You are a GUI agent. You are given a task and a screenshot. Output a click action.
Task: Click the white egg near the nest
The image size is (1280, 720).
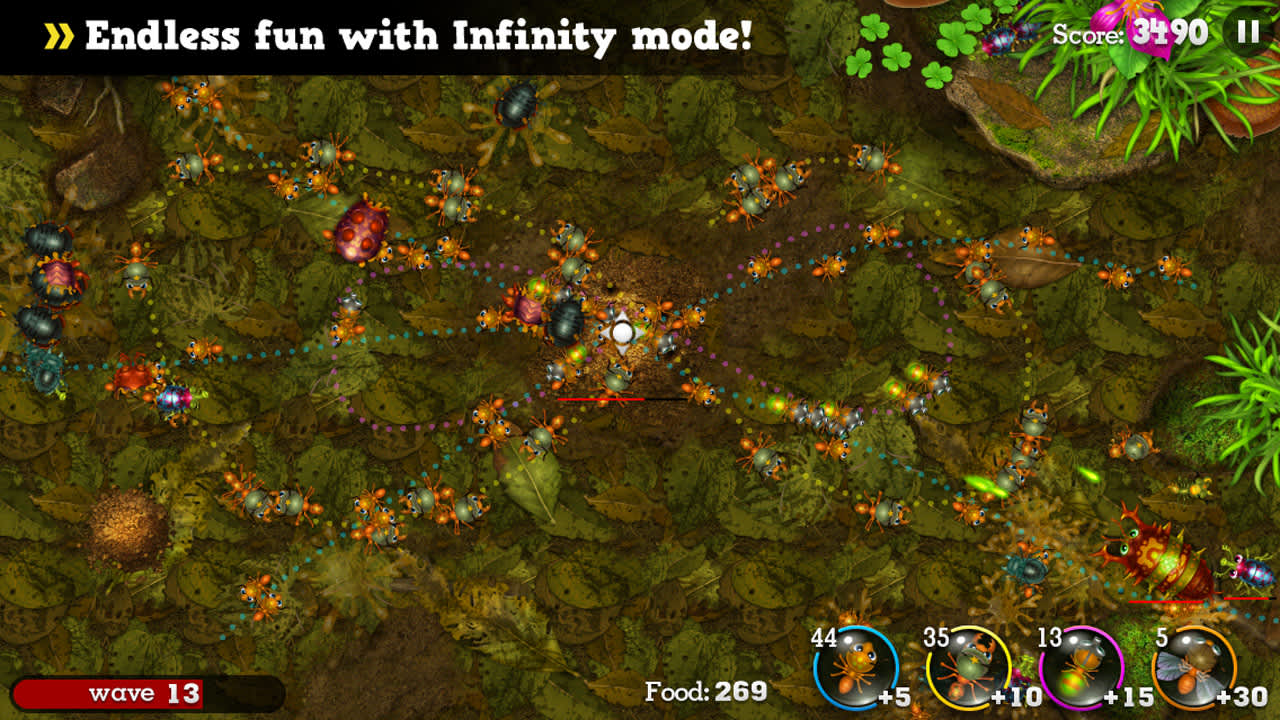[x=624, y=330]
